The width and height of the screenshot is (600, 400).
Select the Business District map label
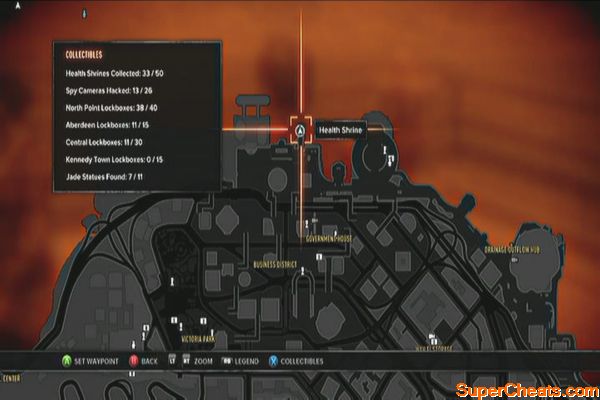(x=278, y=265)
